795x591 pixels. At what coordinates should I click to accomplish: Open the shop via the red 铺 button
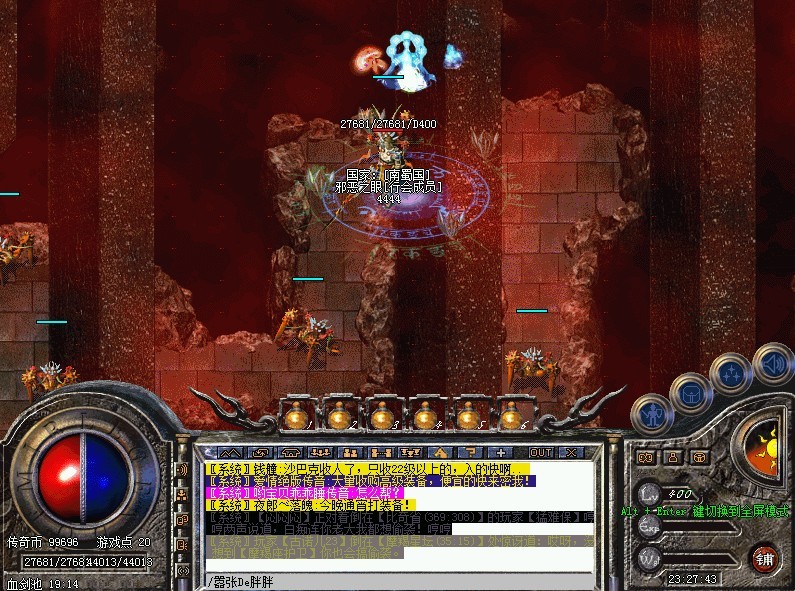pos(765,557)
